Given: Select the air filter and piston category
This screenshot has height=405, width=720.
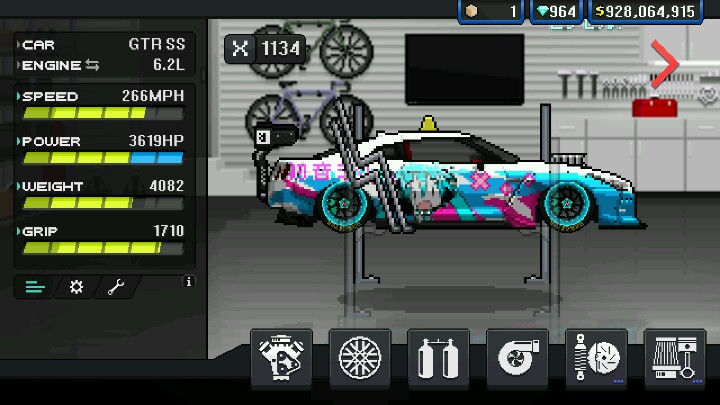Looking at the screenshot, I should tap(675, 357).
